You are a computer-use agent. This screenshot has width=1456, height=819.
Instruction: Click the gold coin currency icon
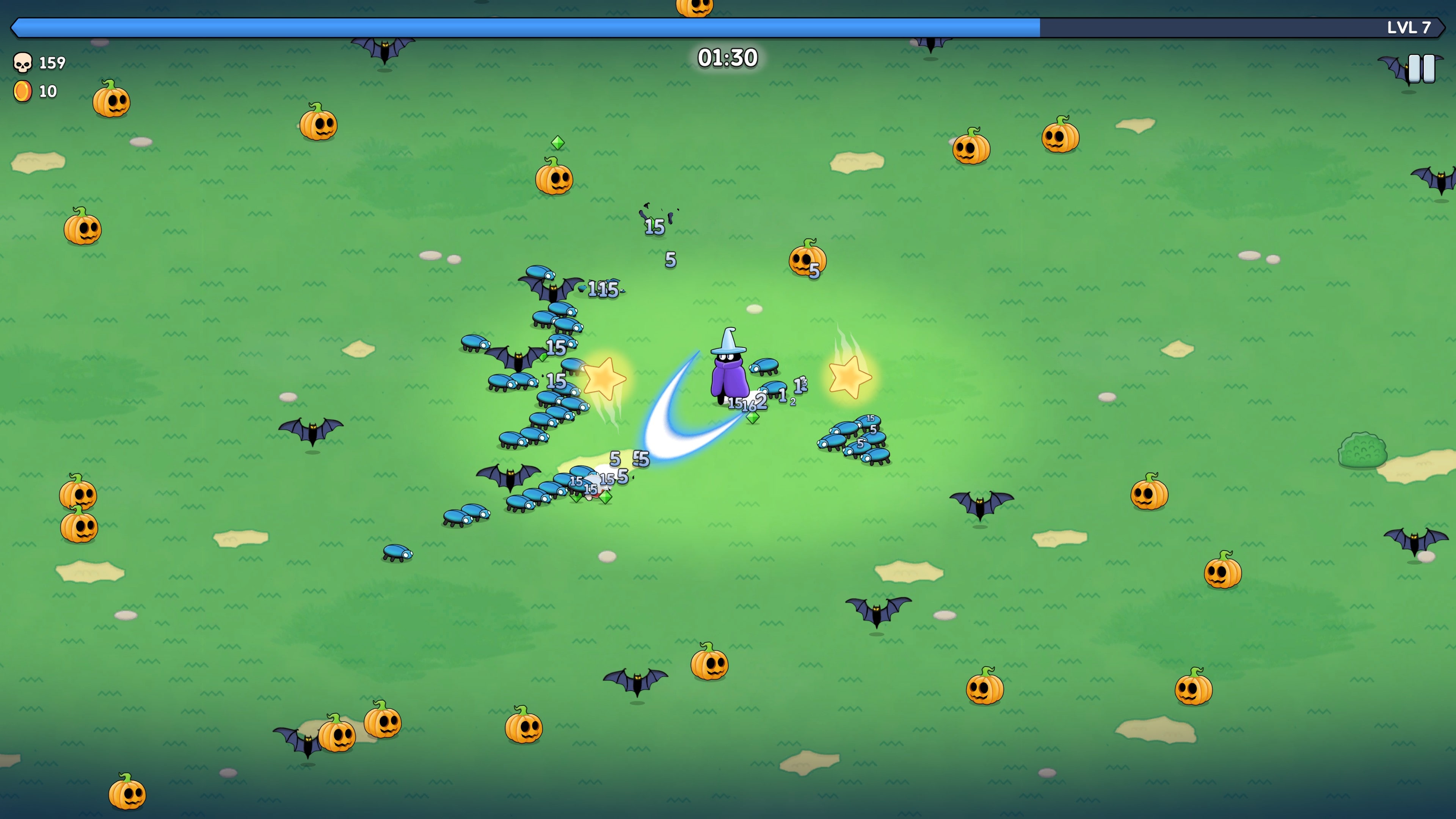23,91
